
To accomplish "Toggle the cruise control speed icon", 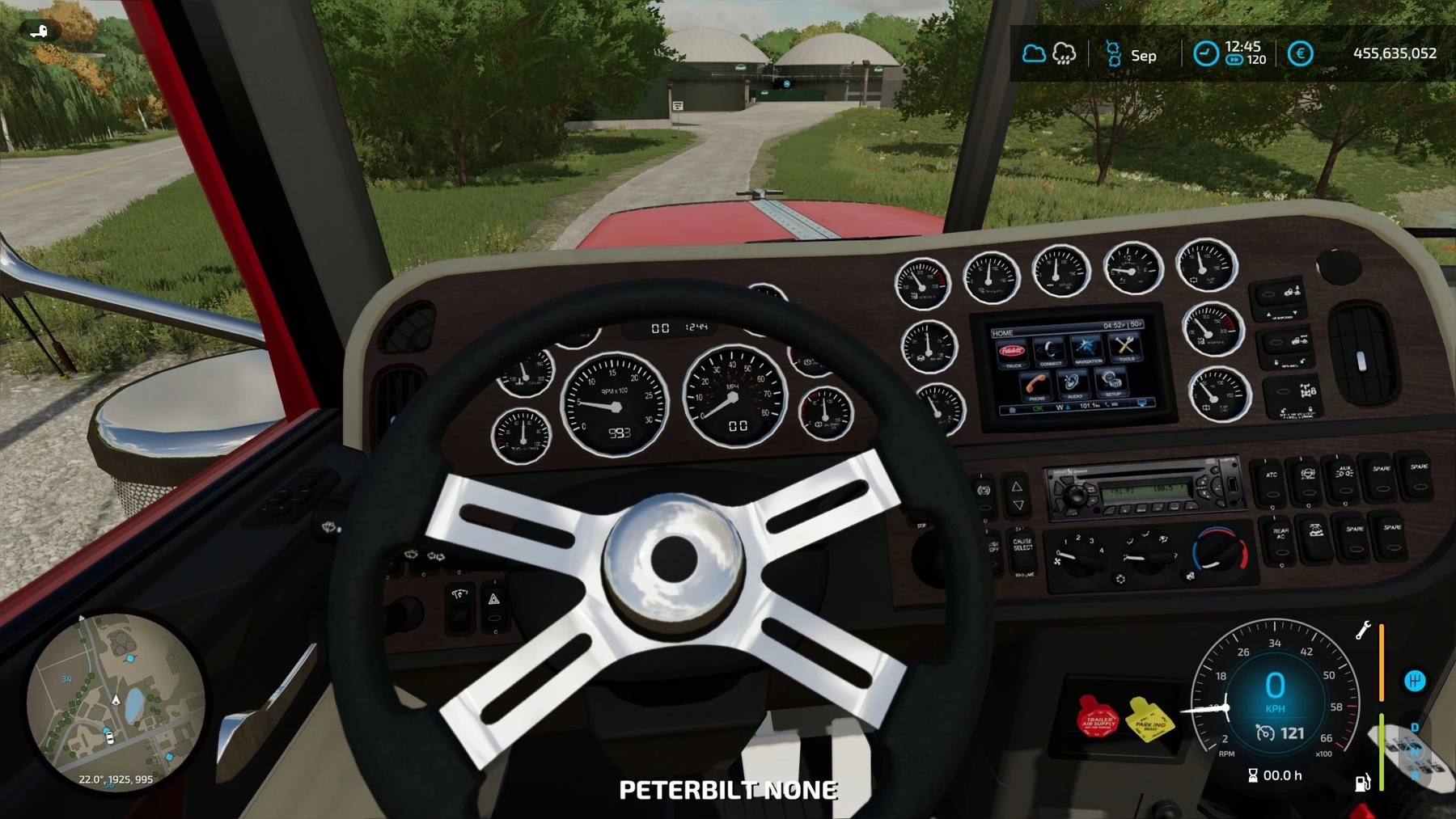I will pyautogui.click(x=1264, y=733).
